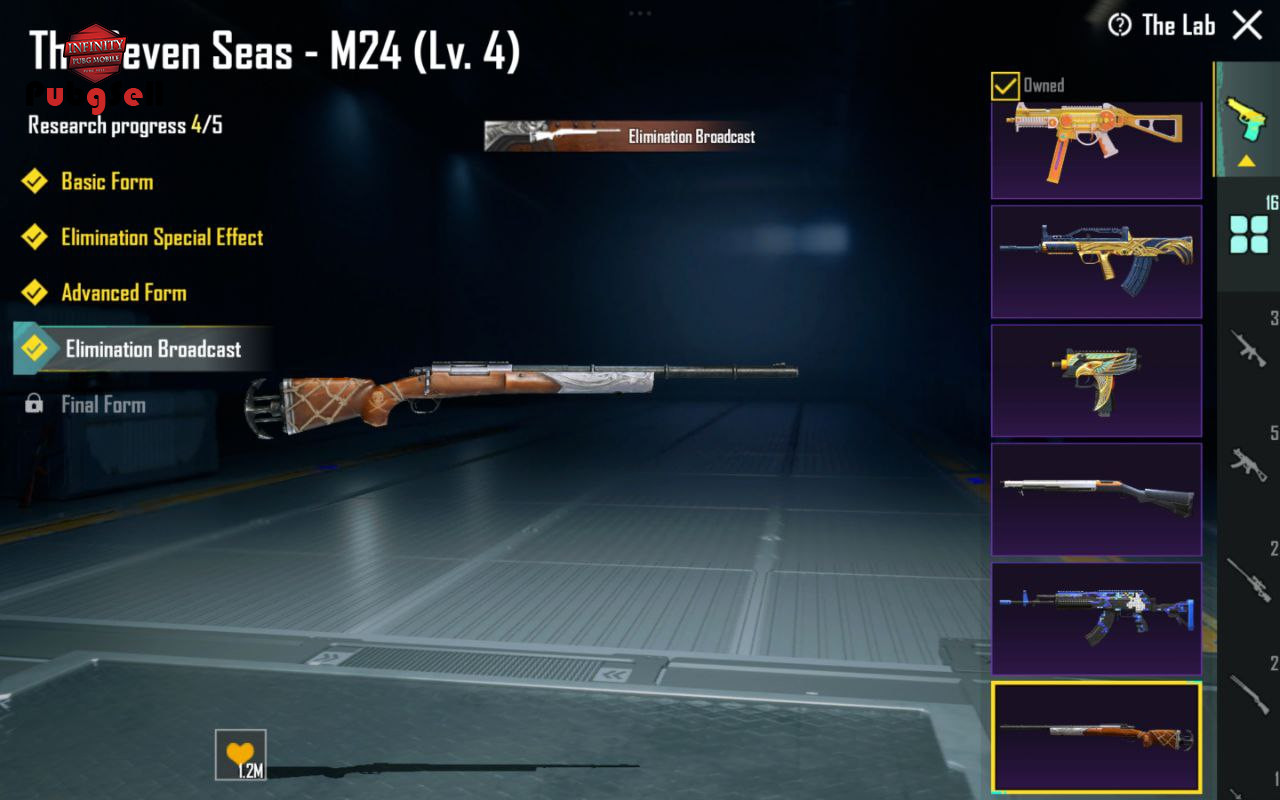The height and width of the screenshot is (800, 1280).
Task: Switch to the scoped sniper rifle tab
Action: [1249, 577]
